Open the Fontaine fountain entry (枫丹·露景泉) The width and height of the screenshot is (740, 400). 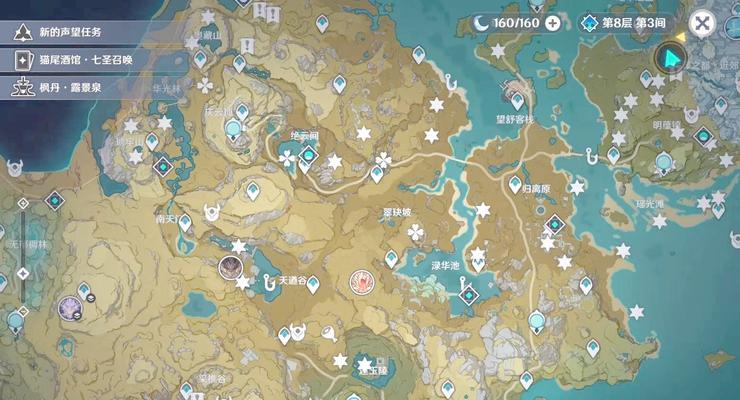[68, 86]
